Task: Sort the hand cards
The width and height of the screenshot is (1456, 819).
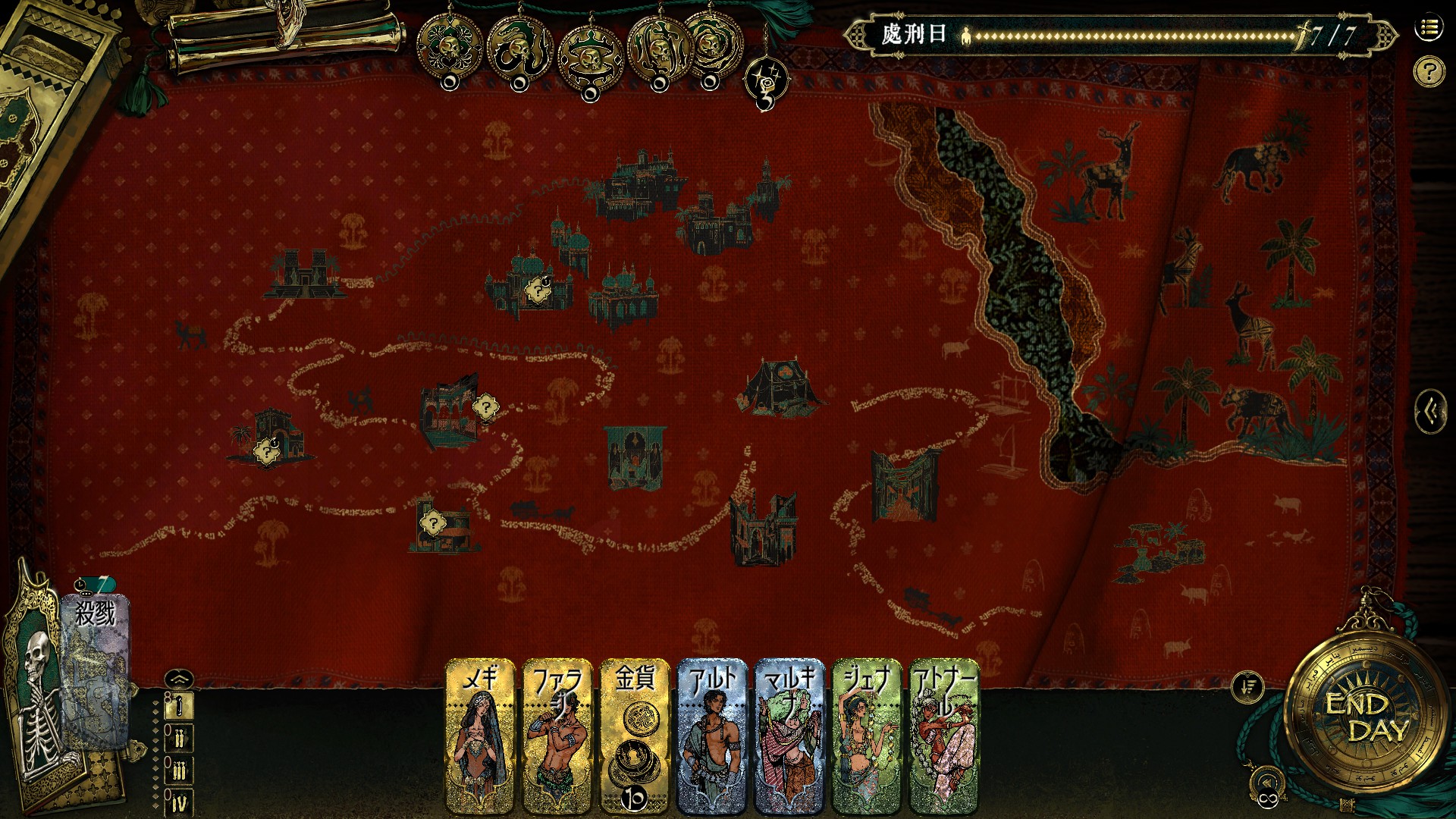Action: 1247,687
